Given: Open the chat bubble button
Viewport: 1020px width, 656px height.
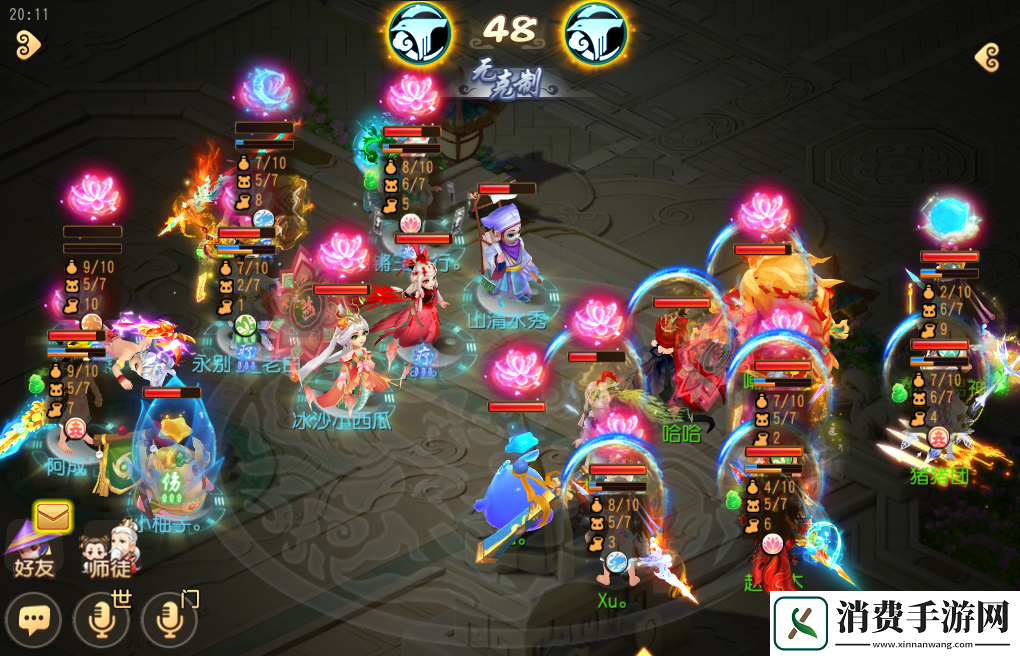Looking at the screenshot, I should pyautogui.click(x=34, y=621).
